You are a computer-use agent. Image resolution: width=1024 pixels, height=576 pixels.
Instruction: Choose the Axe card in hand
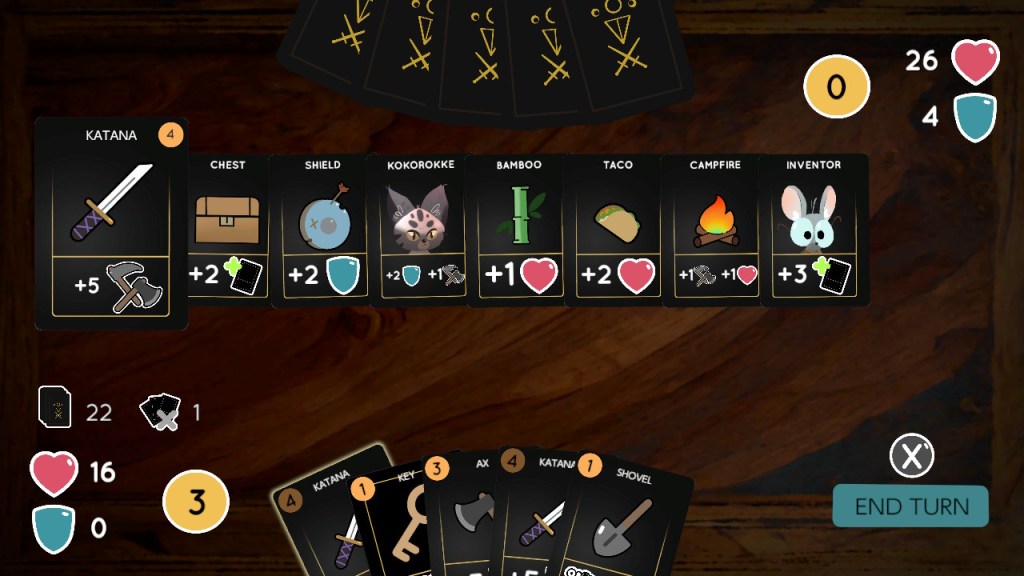tap(470, 520)
